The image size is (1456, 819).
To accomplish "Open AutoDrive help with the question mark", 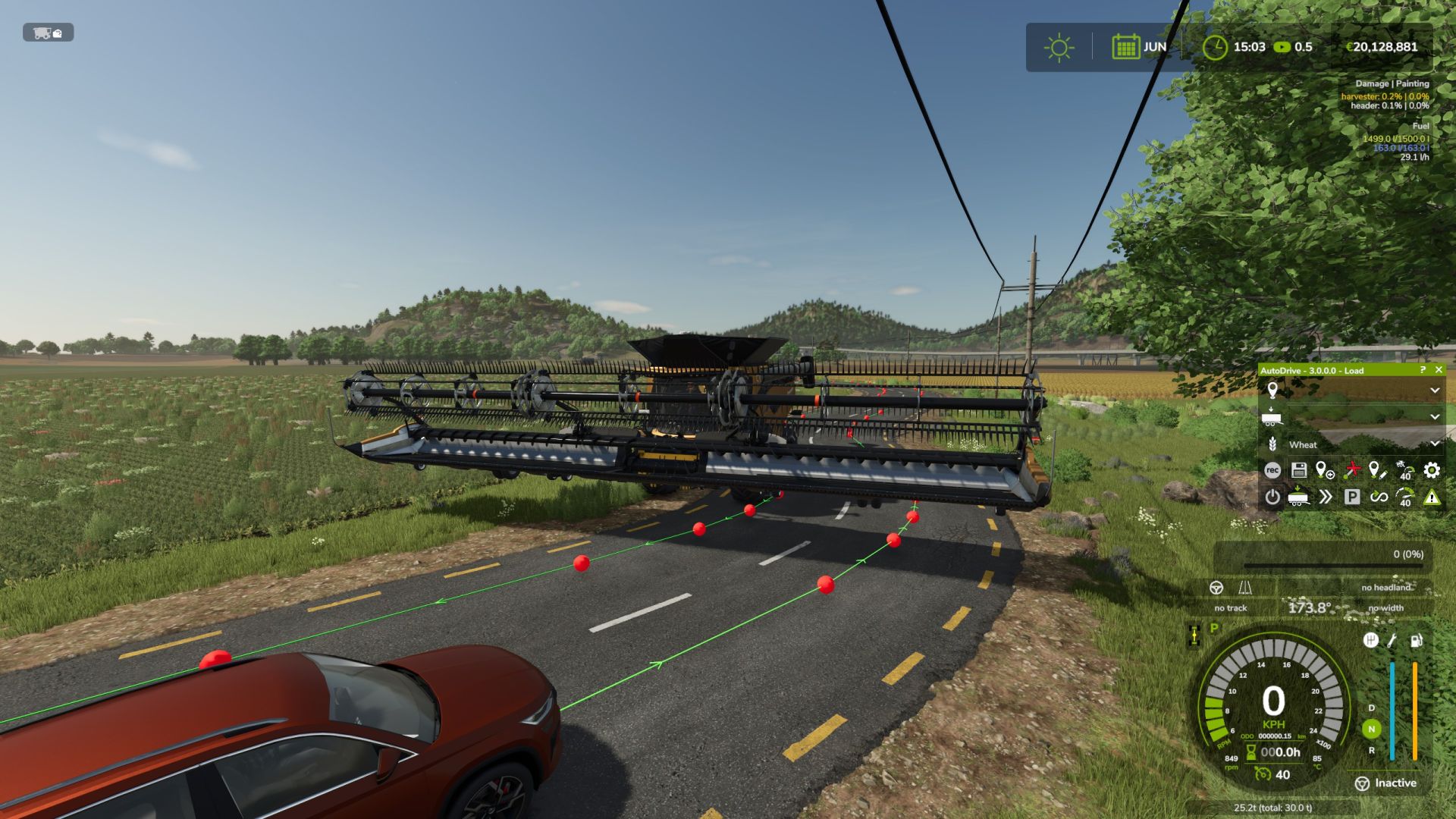I will tap(1425, 371).
